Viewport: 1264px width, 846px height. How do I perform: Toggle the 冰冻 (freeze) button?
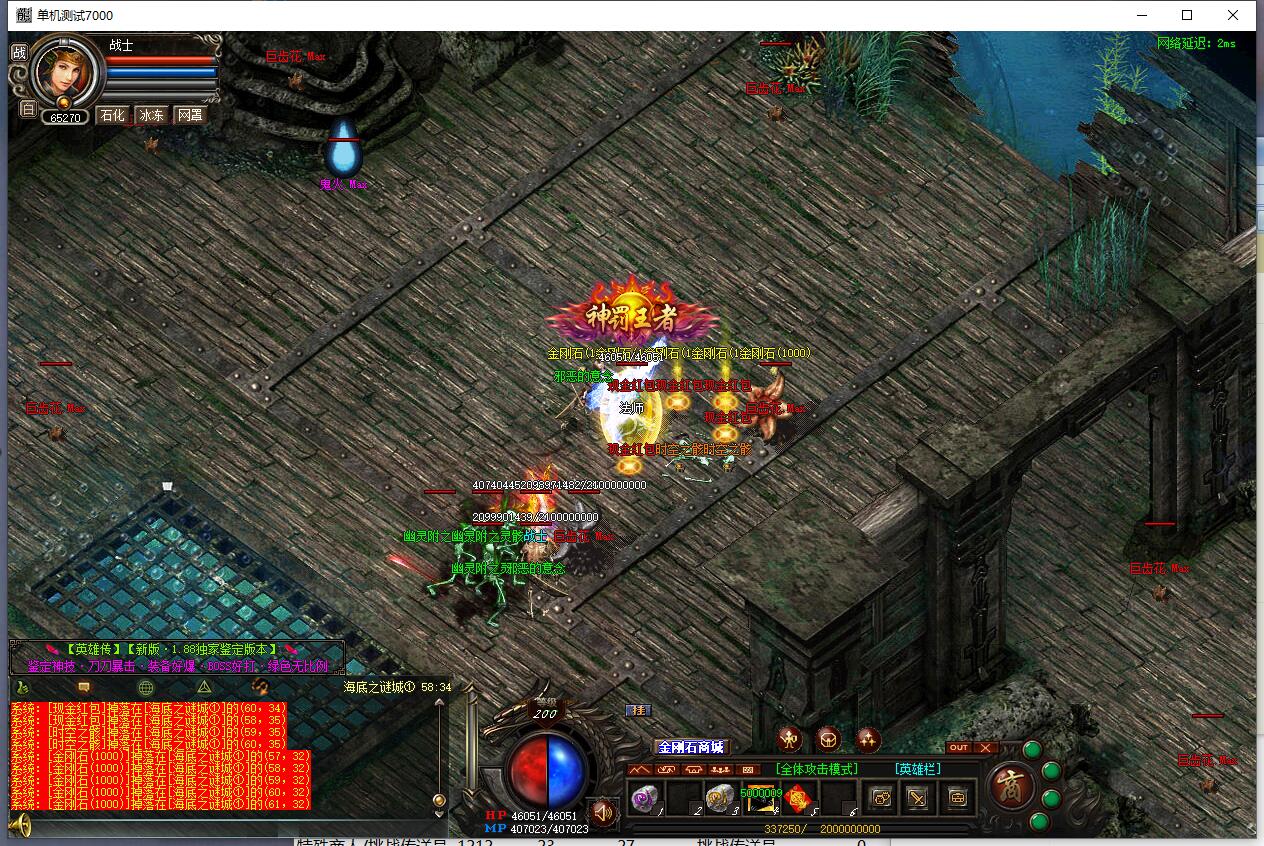(x=151, y=115)
